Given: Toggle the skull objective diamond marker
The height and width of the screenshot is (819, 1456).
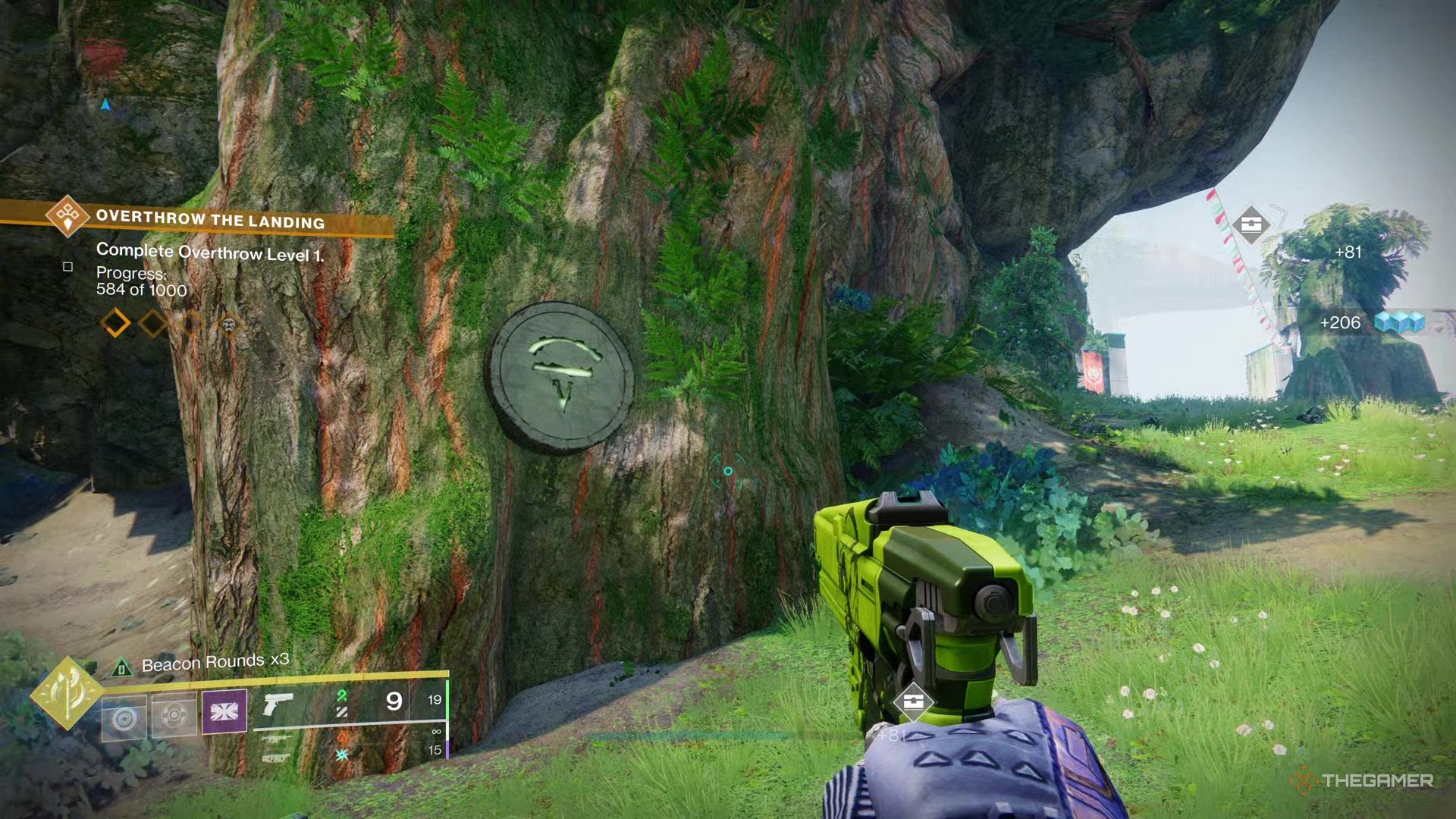Looking at the screenshot, I should tap(229, 326).
